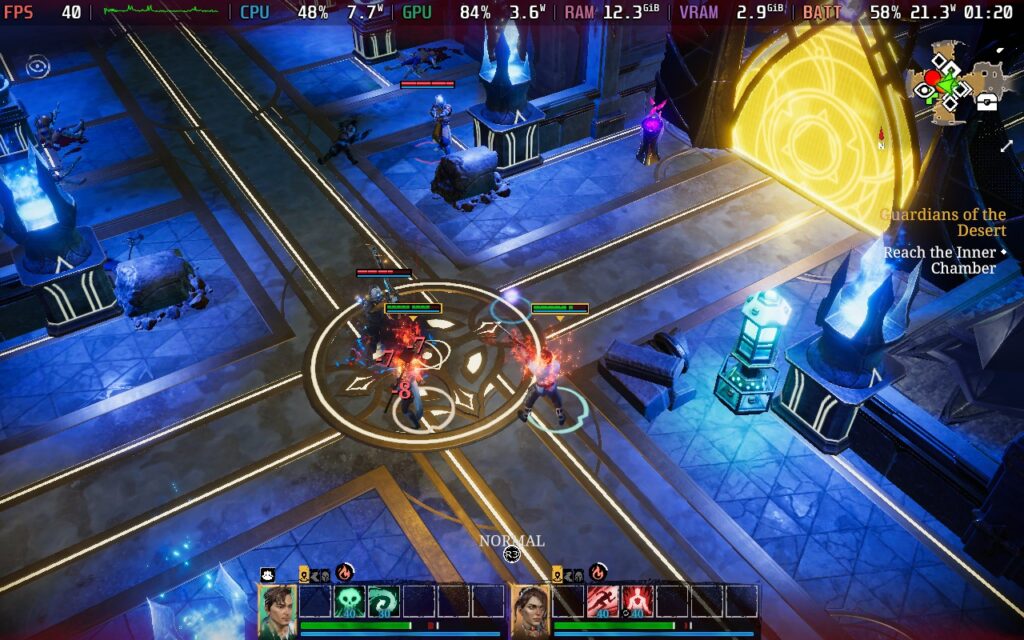Open the Guardians of the Desert quest

point(943,222)
